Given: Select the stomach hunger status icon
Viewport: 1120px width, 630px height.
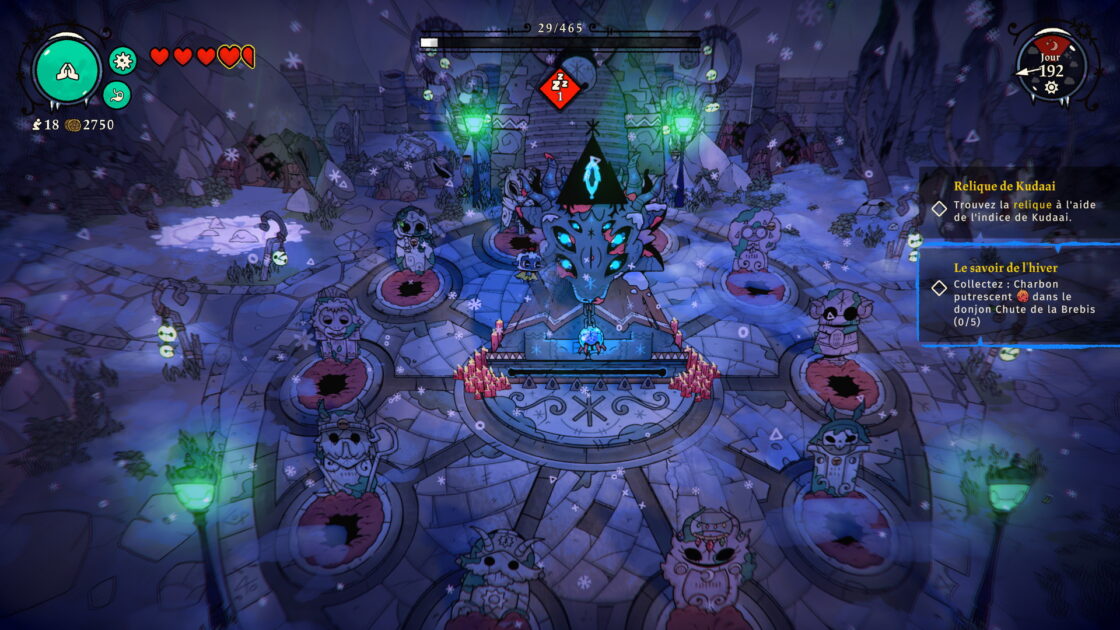Looking at the screenshot, I should pyautogui.click(x=116, y=95).
